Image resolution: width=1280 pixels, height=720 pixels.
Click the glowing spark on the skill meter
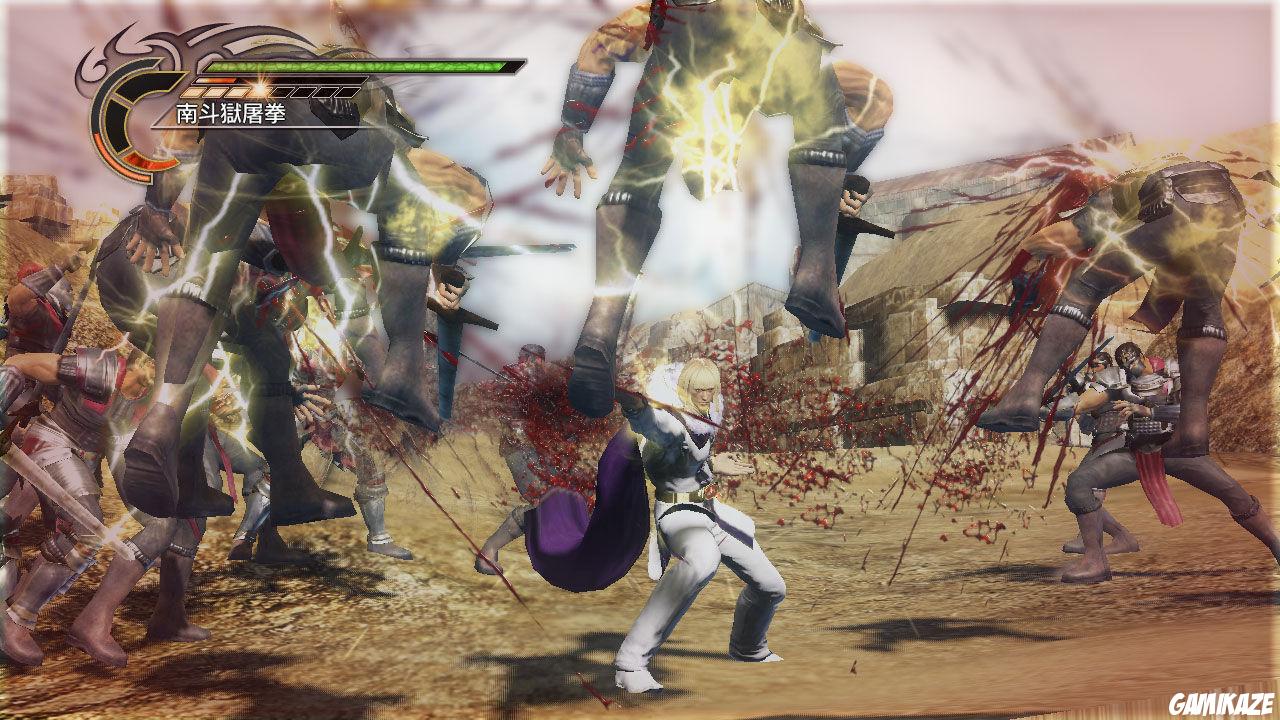tap(260, 86)
